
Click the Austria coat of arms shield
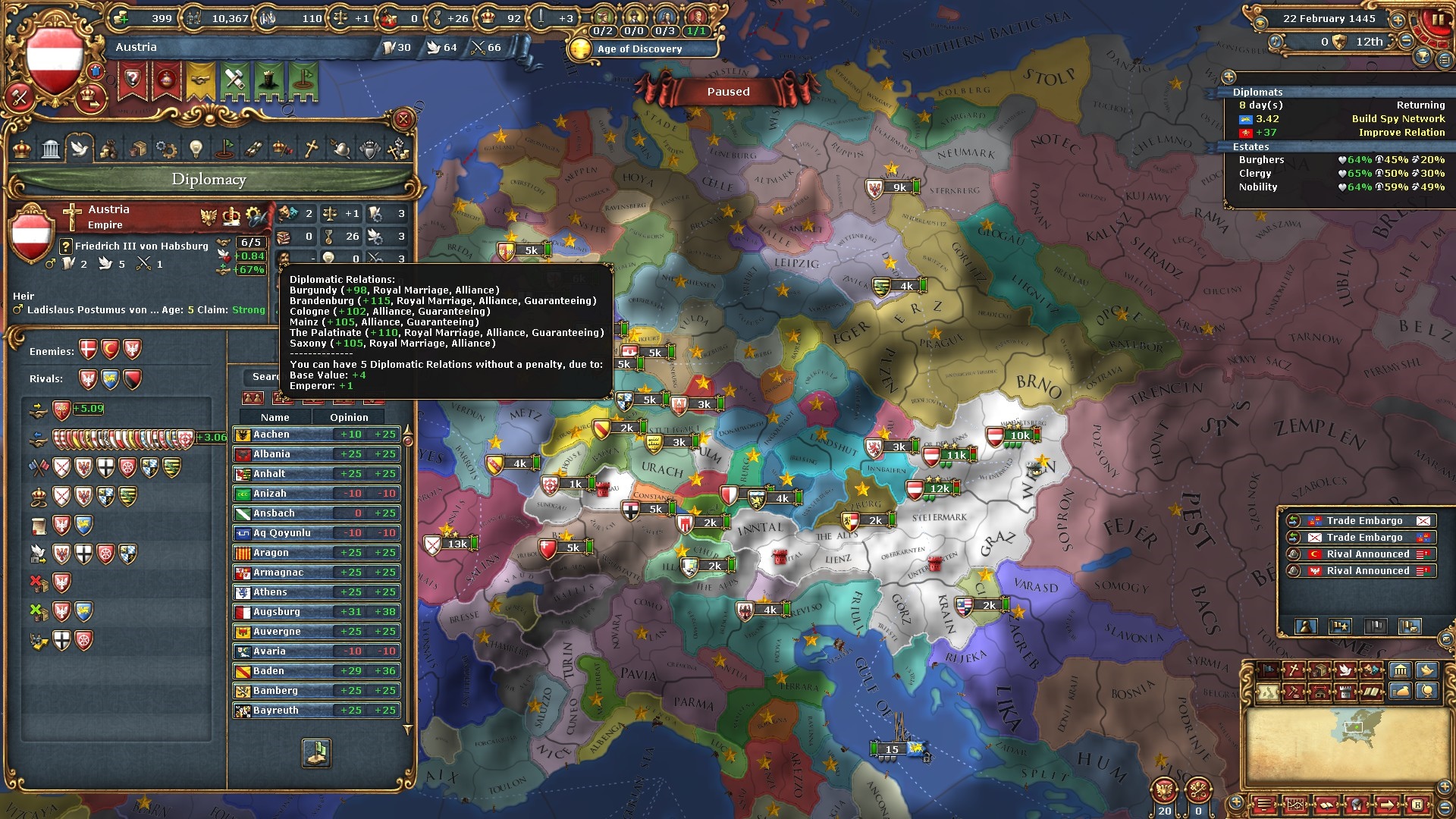coord(53,61)
